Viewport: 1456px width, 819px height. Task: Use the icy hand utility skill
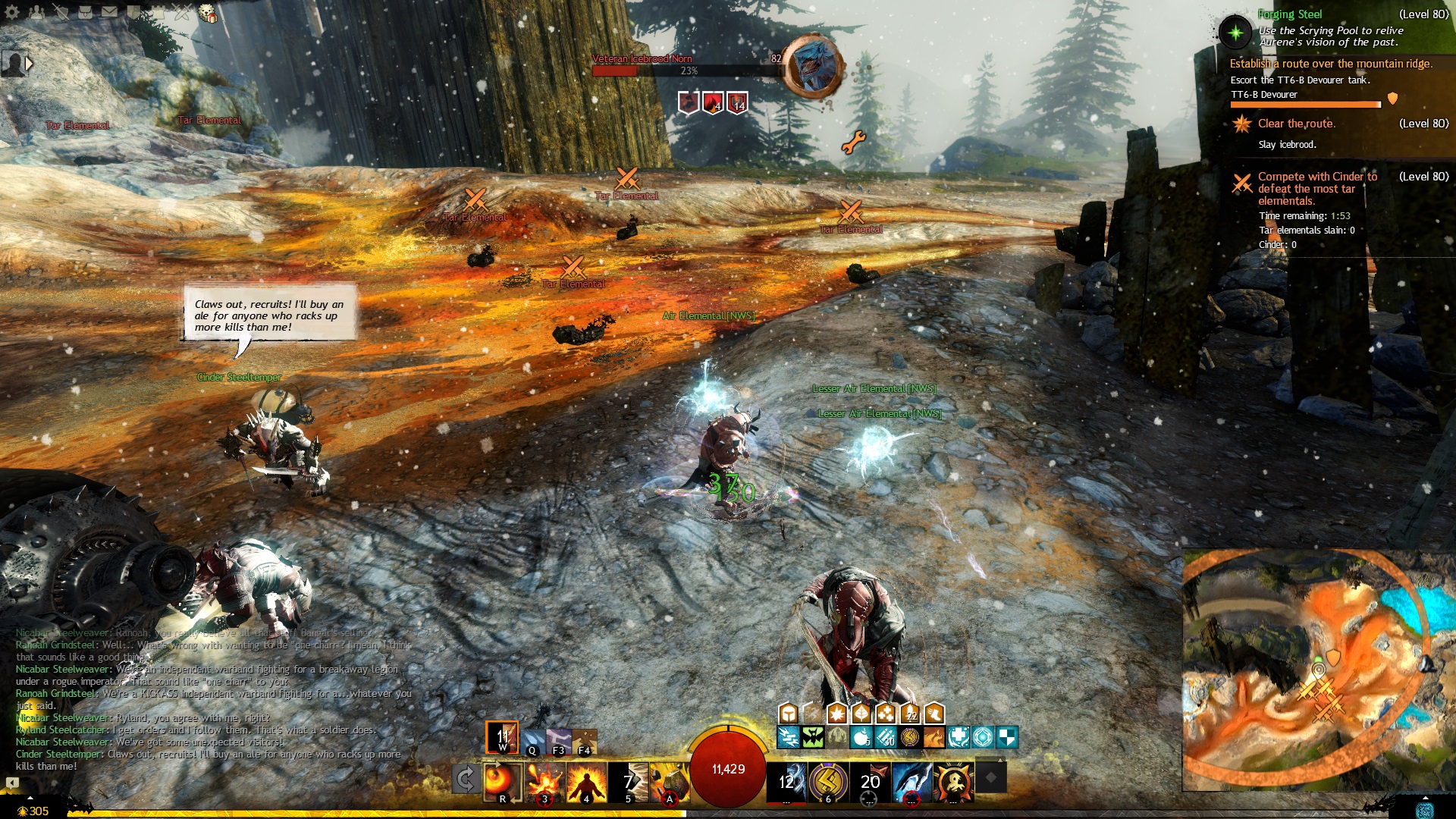click(912, 781)
